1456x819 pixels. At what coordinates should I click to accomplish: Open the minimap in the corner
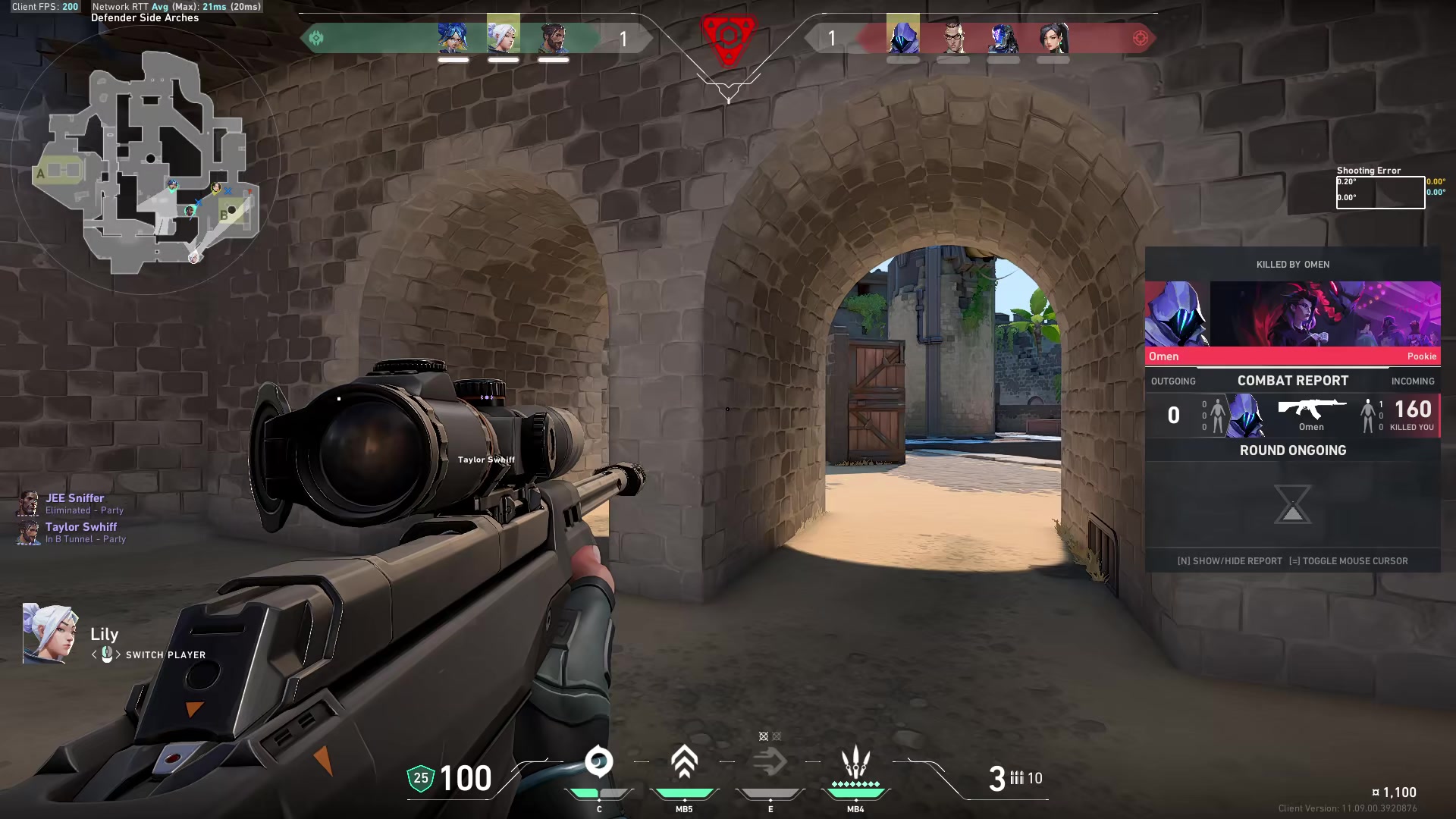(x=144, y=161)
